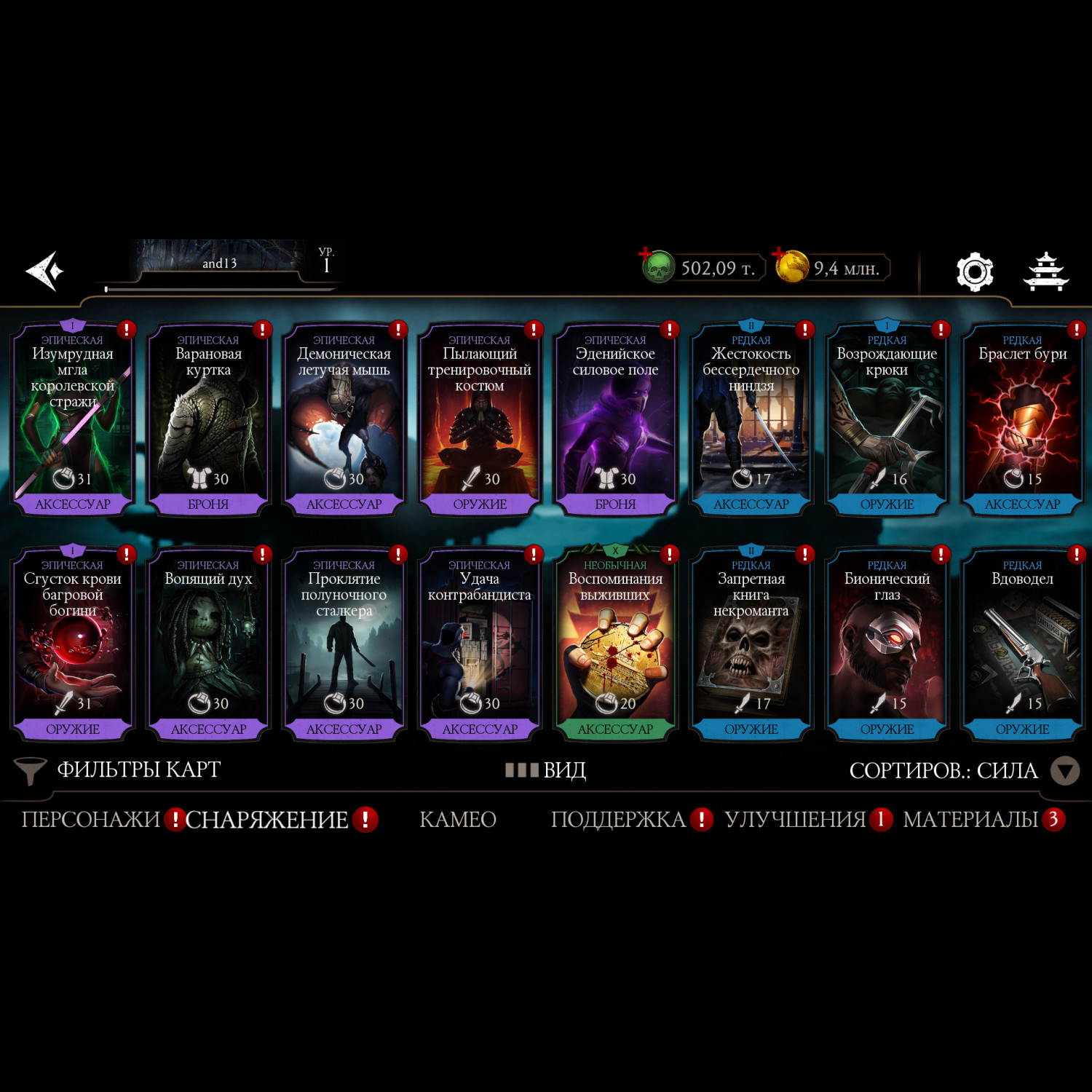Screen dimensions: 1092x1092
Task: Select the Вдоводел weapon card
Action: (x=1022, y=644)
